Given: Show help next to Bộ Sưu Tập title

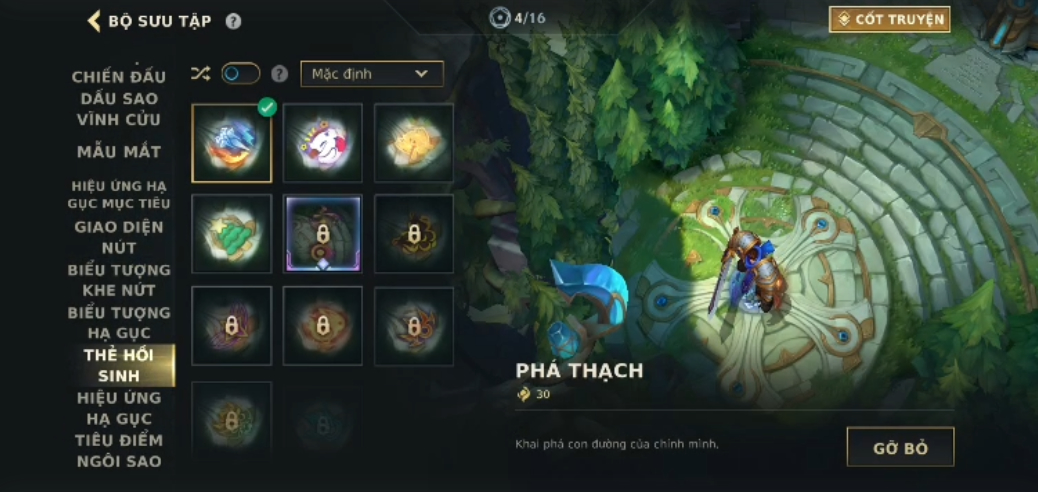Looking at the screenshot, I should [x=233, y=21].
